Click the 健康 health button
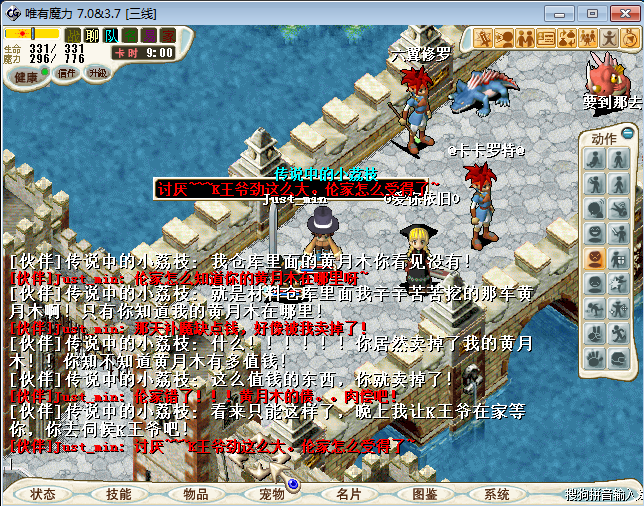 click(x=27, y=77)
